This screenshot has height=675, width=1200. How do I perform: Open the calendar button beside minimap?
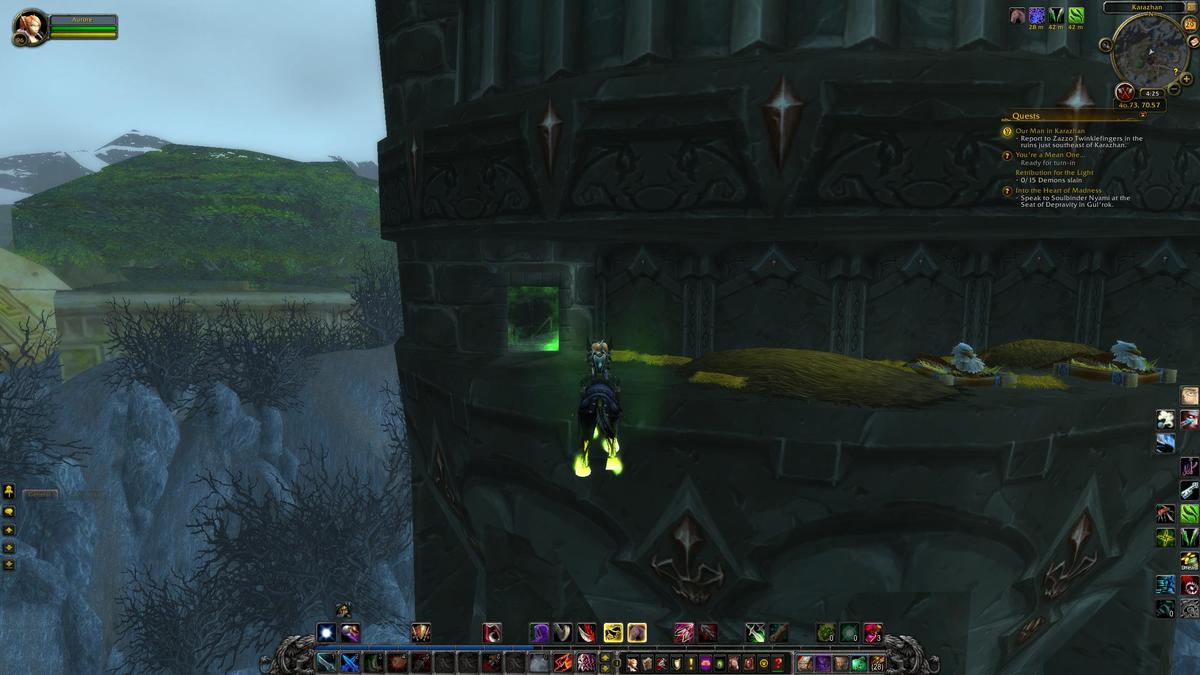click(x=1190, y=23)
